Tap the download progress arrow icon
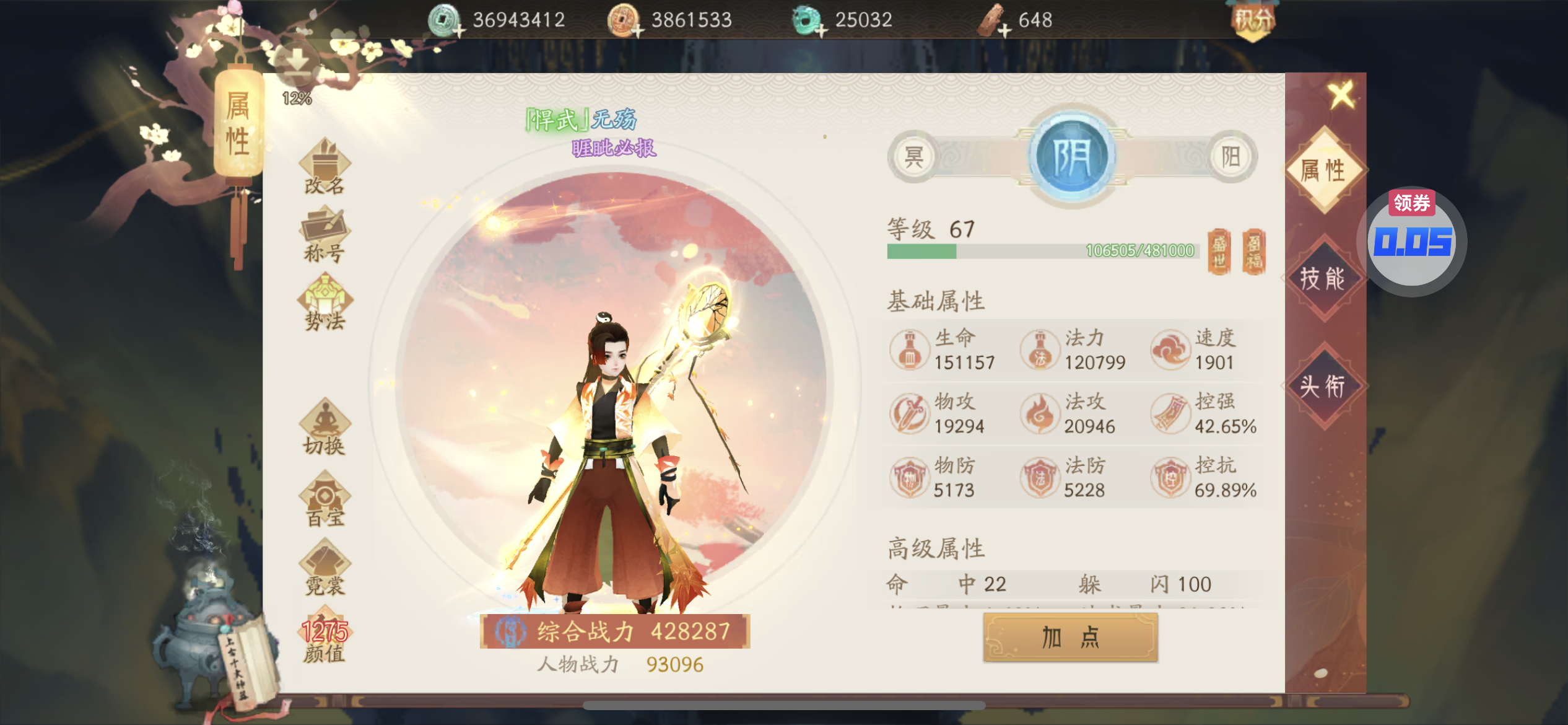 (297, 64)
